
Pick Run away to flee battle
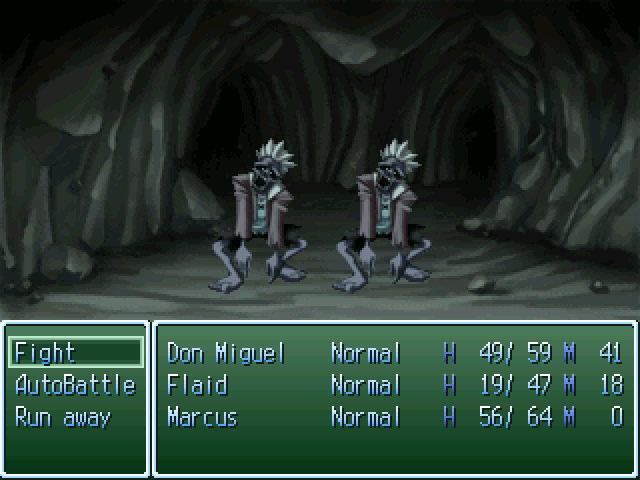point(63,417)
